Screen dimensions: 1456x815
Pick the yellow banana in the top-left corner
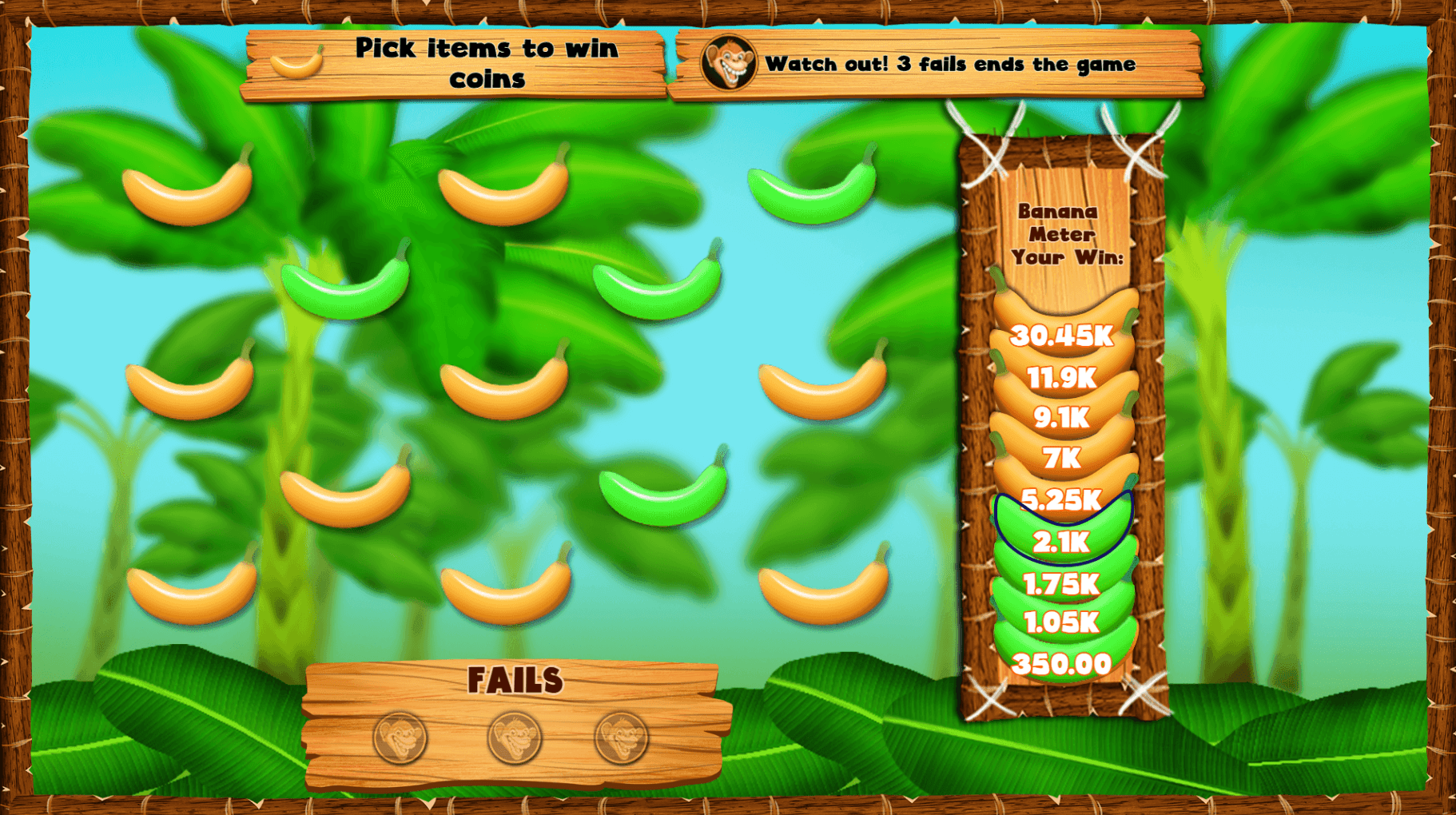pyautogui.click(x=185, y=194)
